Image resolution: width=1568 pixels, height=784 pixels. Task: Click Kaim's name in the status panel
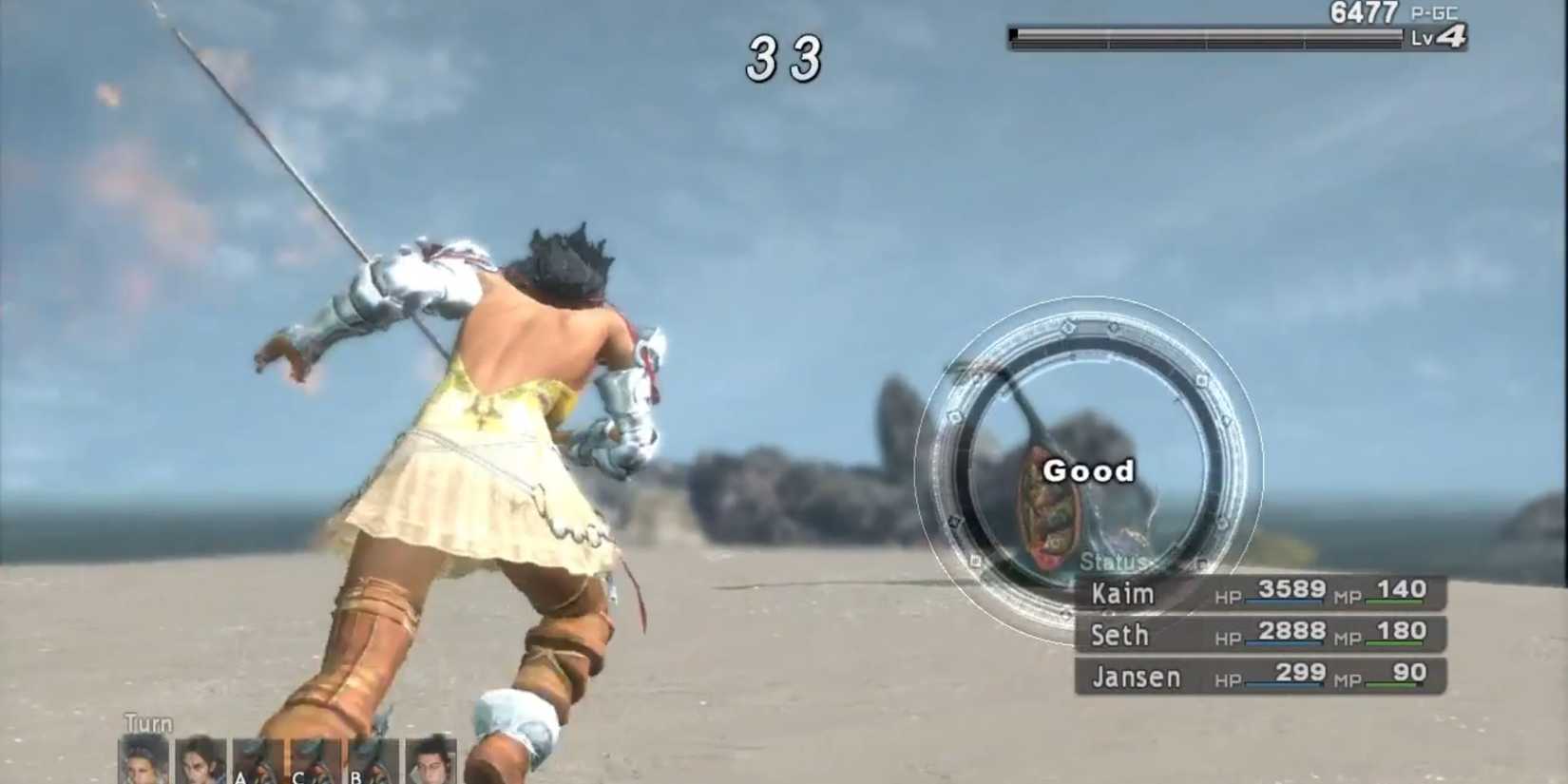click(1121, 593)
